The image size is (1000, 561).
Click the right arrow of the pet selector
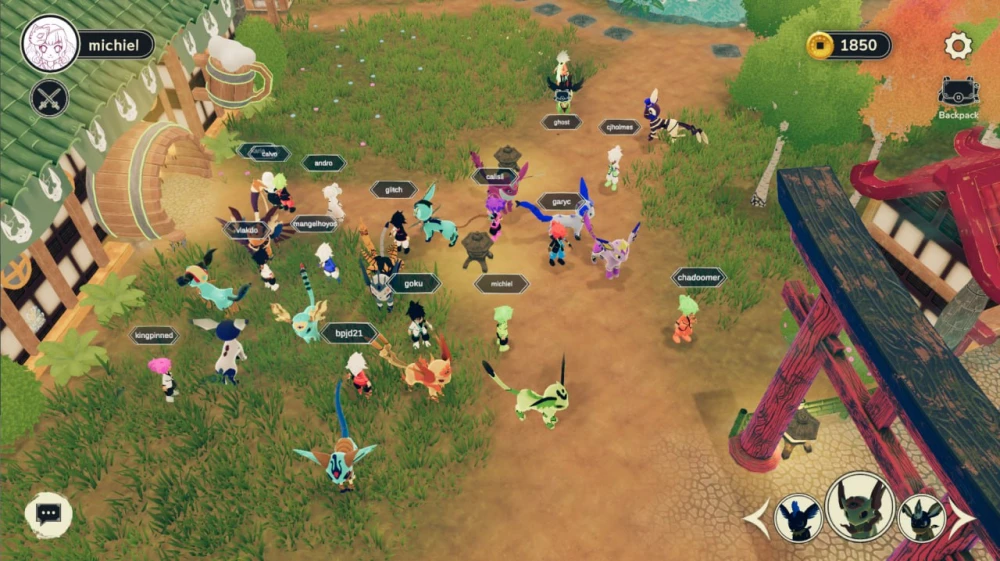(962, 517)
